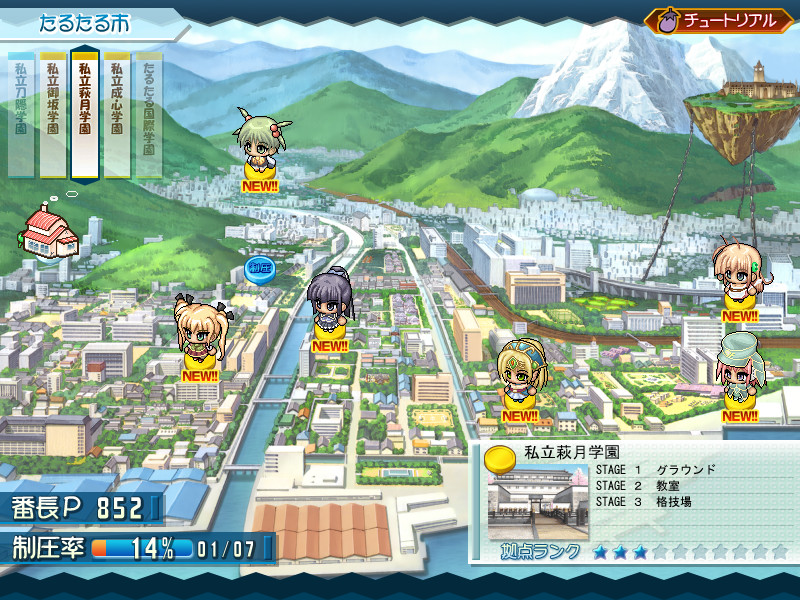Select the blue 制圧 map marker

[259, 269]
